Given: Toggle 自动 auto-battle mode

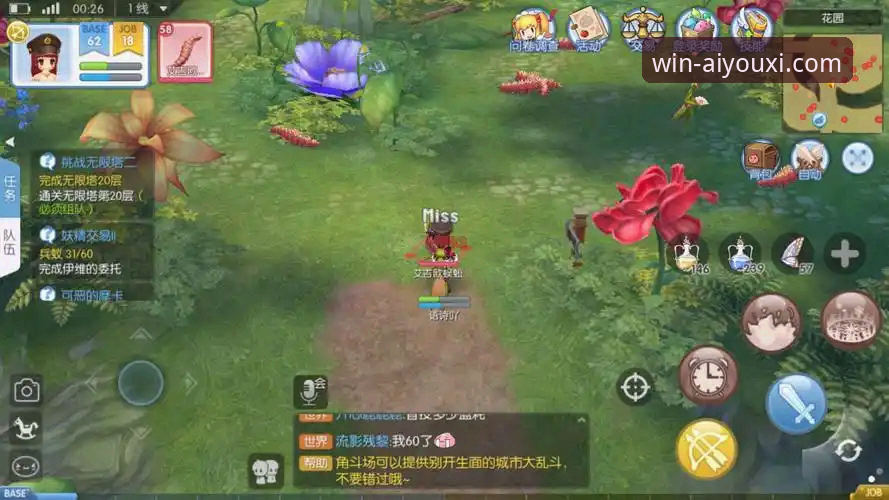Looking at the screenshot, I should pos(809,159).
